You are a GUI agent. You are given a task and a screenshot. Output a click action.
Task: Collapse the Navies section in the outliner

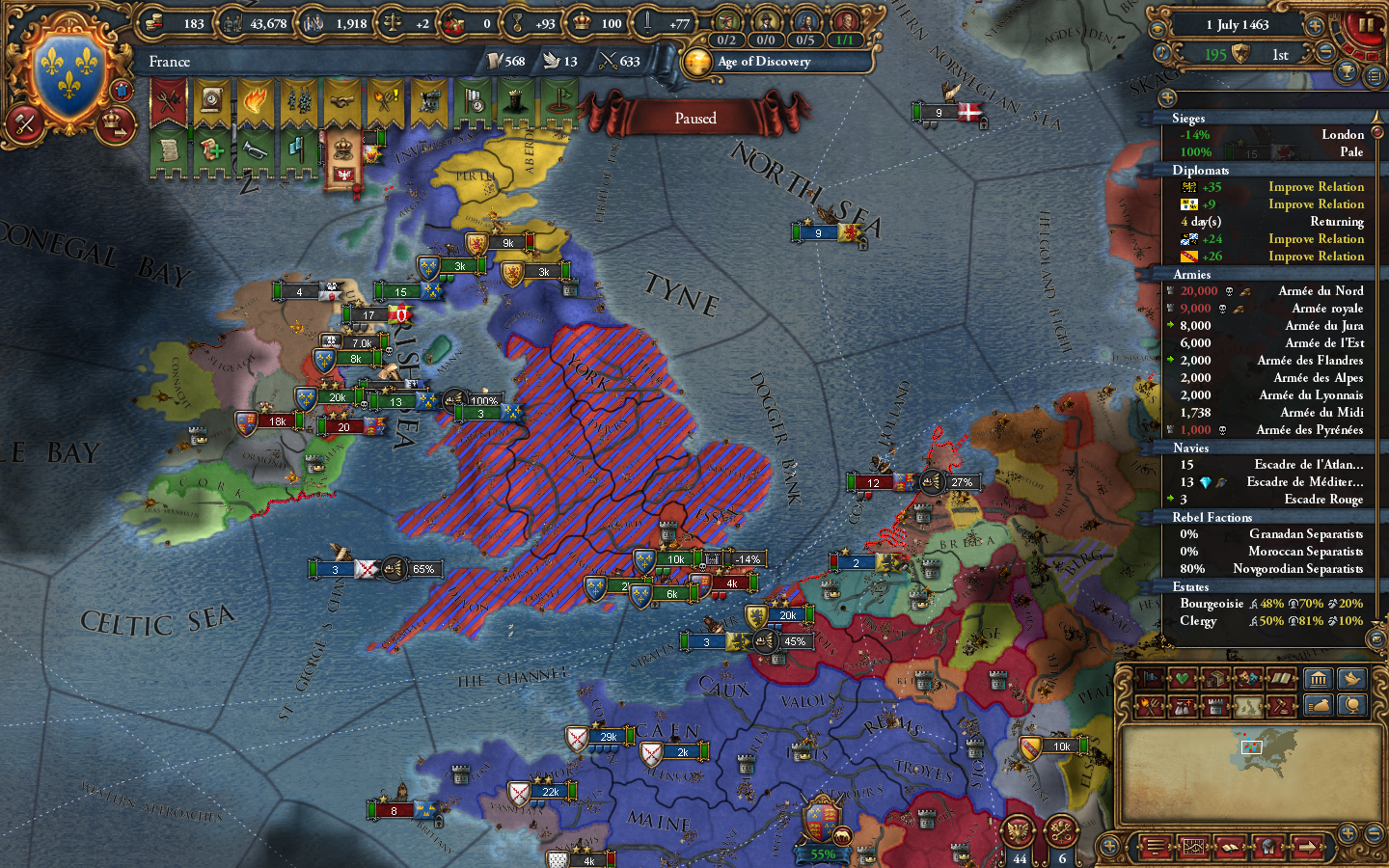click(x=1190, y=448)
